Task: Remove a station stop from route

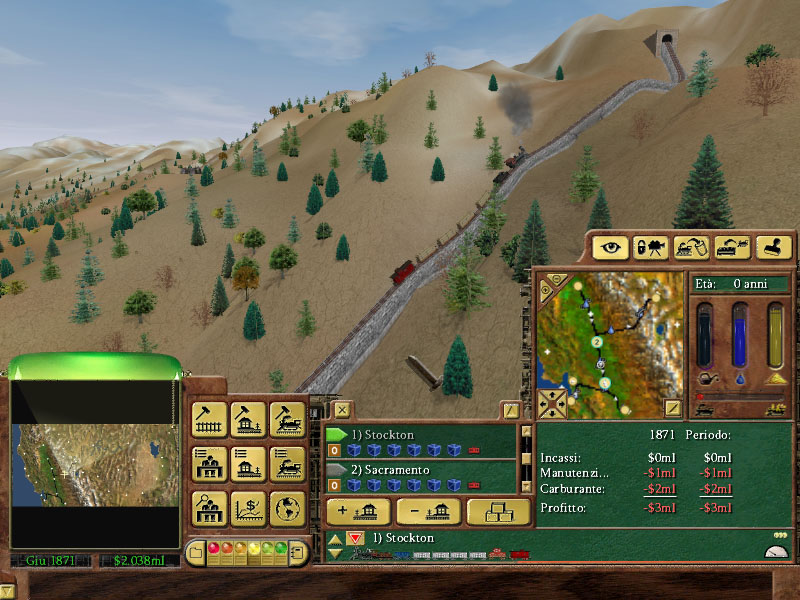Action: (427, 512)
